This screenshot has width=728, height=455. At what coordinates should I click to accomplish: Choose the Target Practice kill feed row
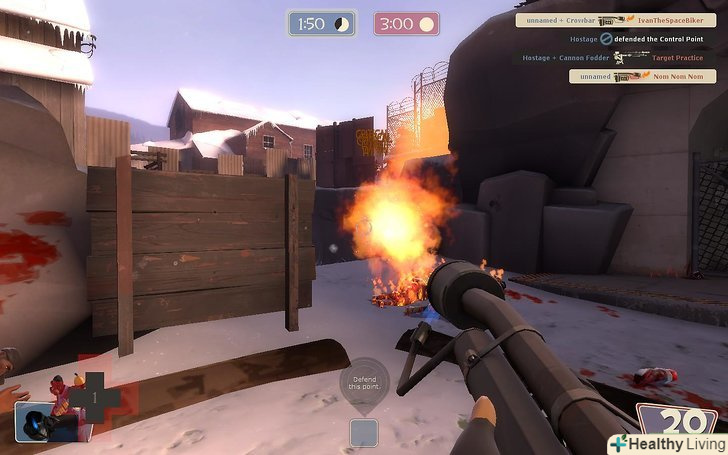(618, 58)
